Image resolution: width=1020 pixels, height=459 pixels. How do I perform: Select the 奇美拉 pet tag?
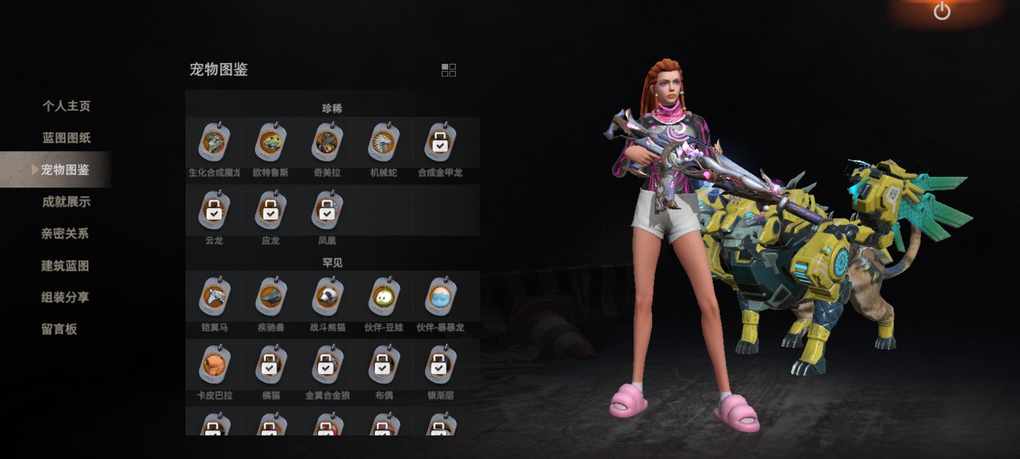coord(326,144)
